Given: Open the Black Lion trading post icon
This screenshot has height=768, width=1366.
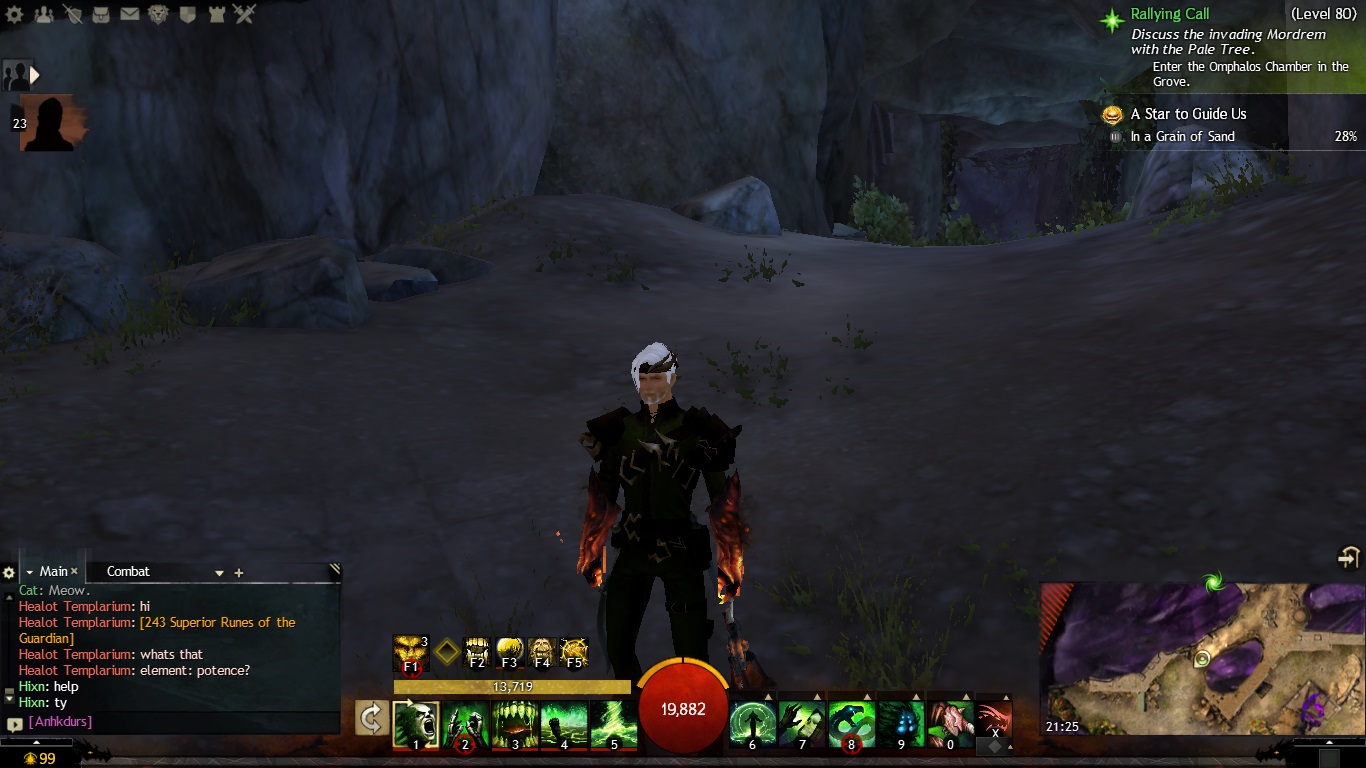Looking at the screenshot, I should (158, 14).
